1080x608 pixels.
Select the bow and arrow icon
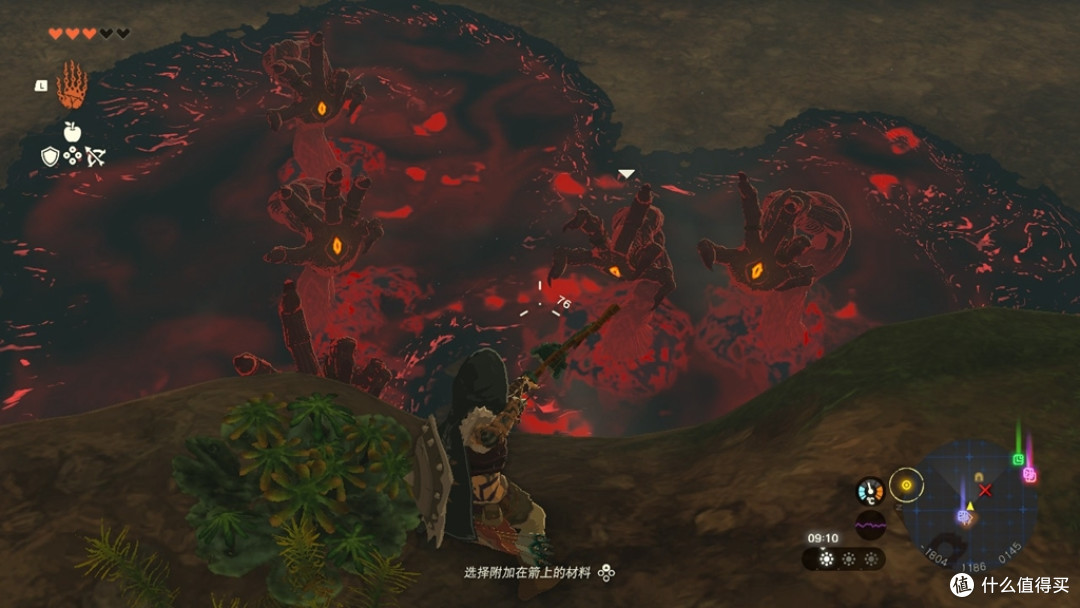pyautogui.click(x=96, y=156)
